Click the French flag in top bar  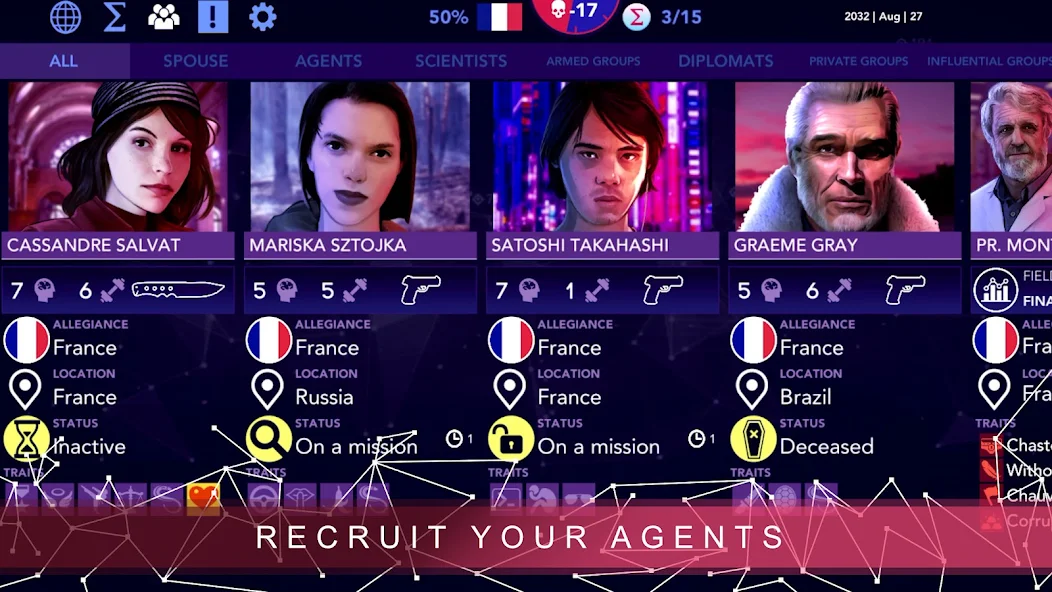(x=499, y=17)
